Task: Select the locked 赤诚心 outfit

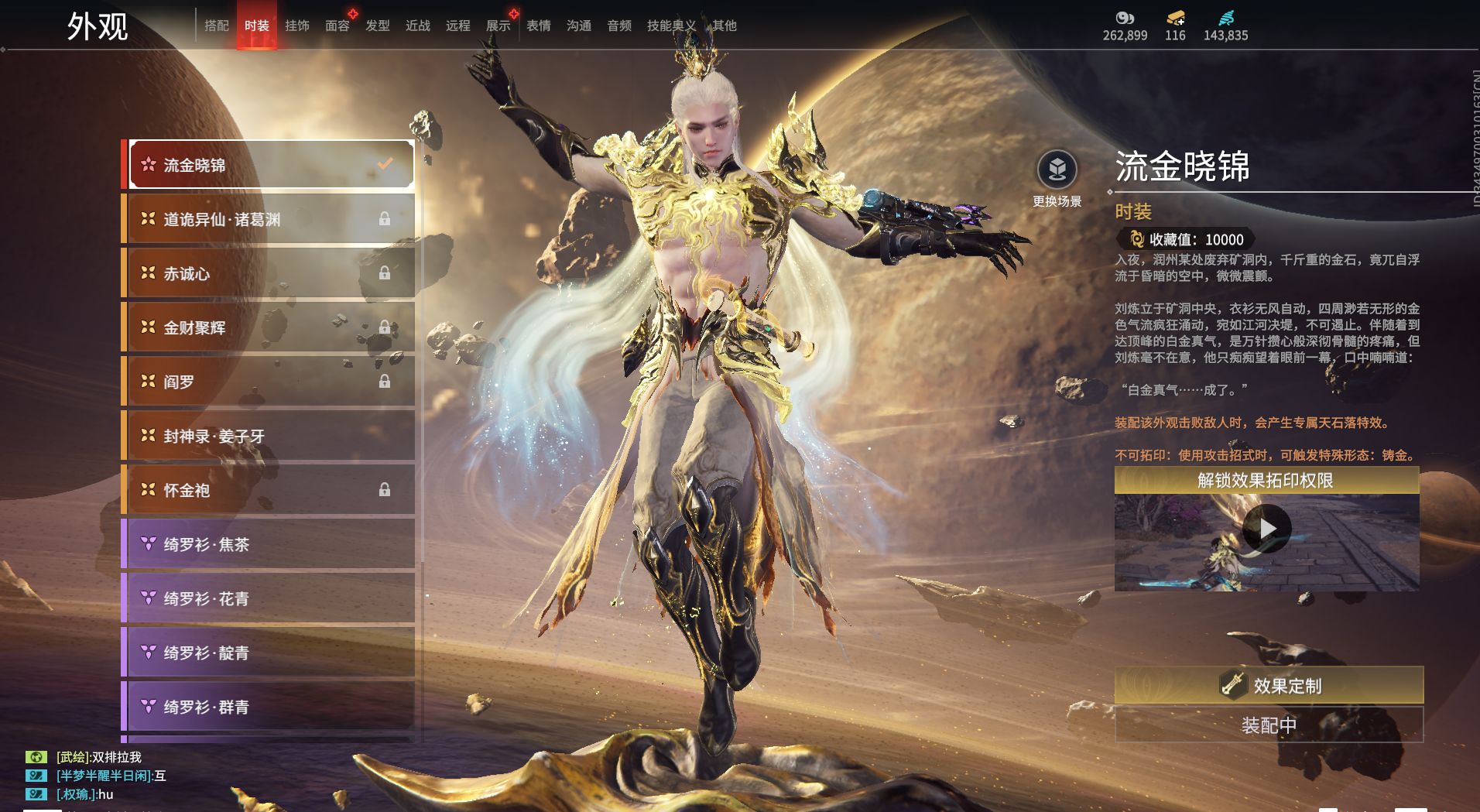Action: 271,273
